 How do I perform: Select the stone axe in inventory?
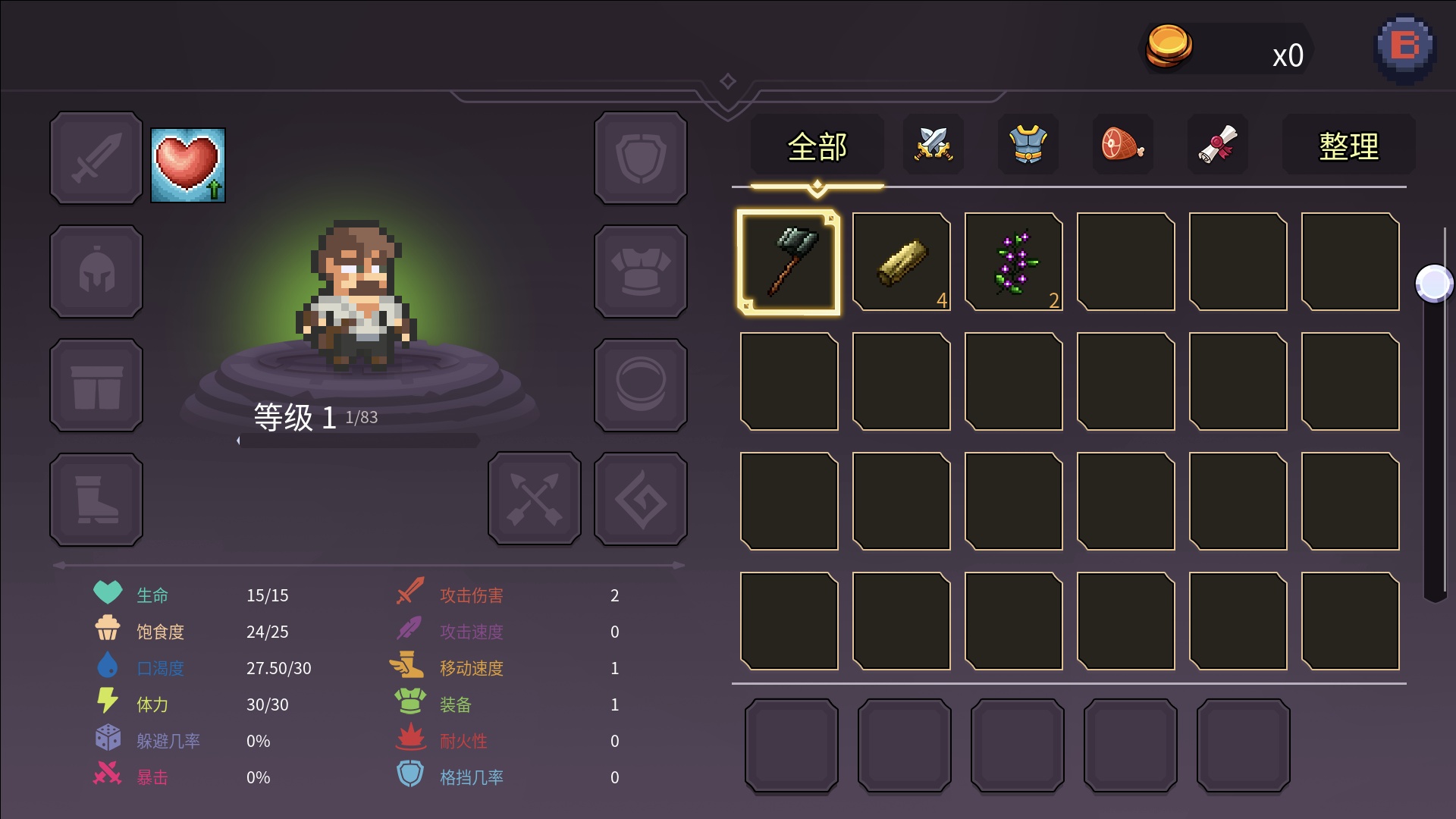(x=789, y=262)
